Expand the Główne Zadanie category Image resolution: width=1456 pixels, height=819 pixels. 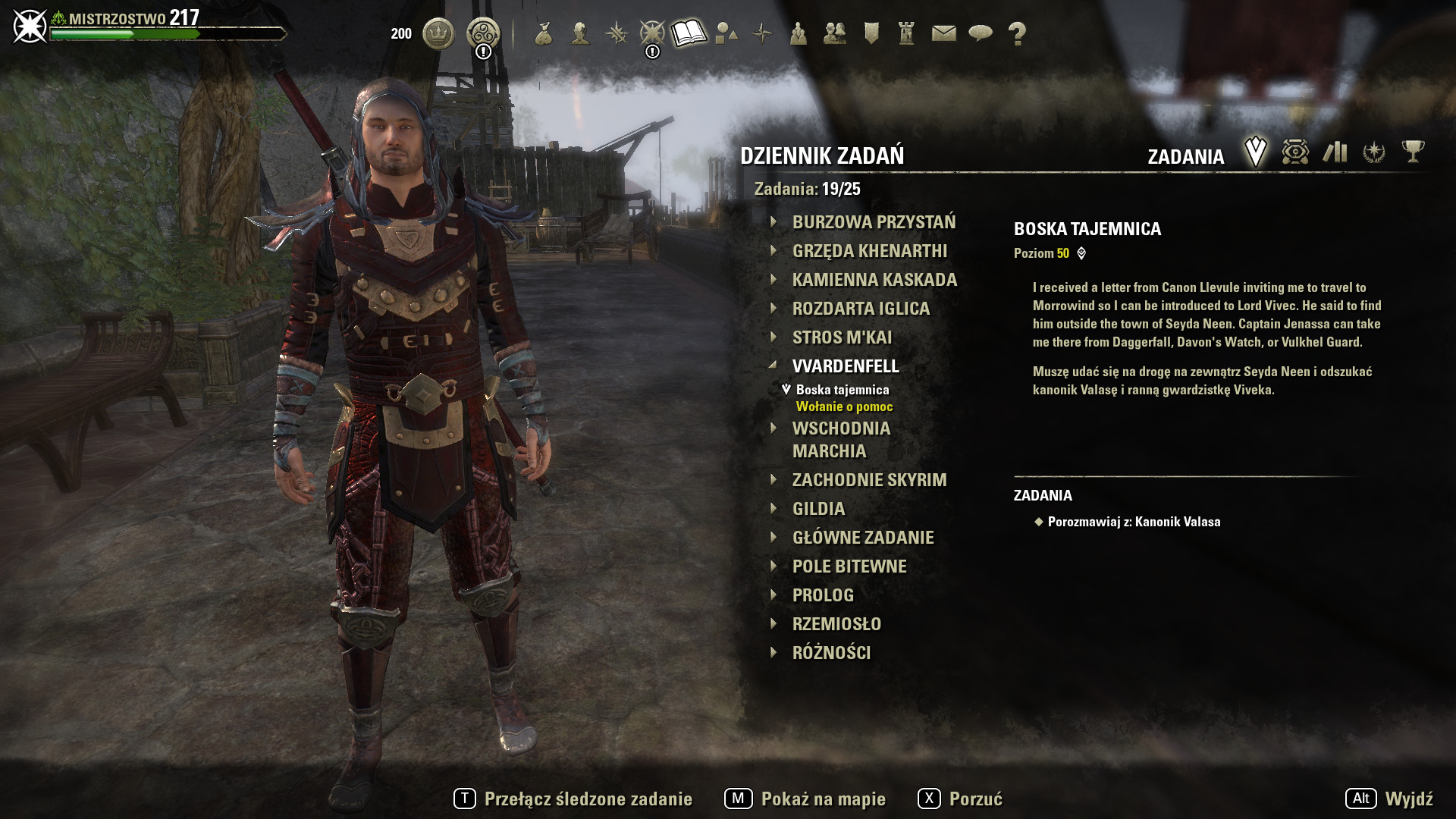(863, 538)
